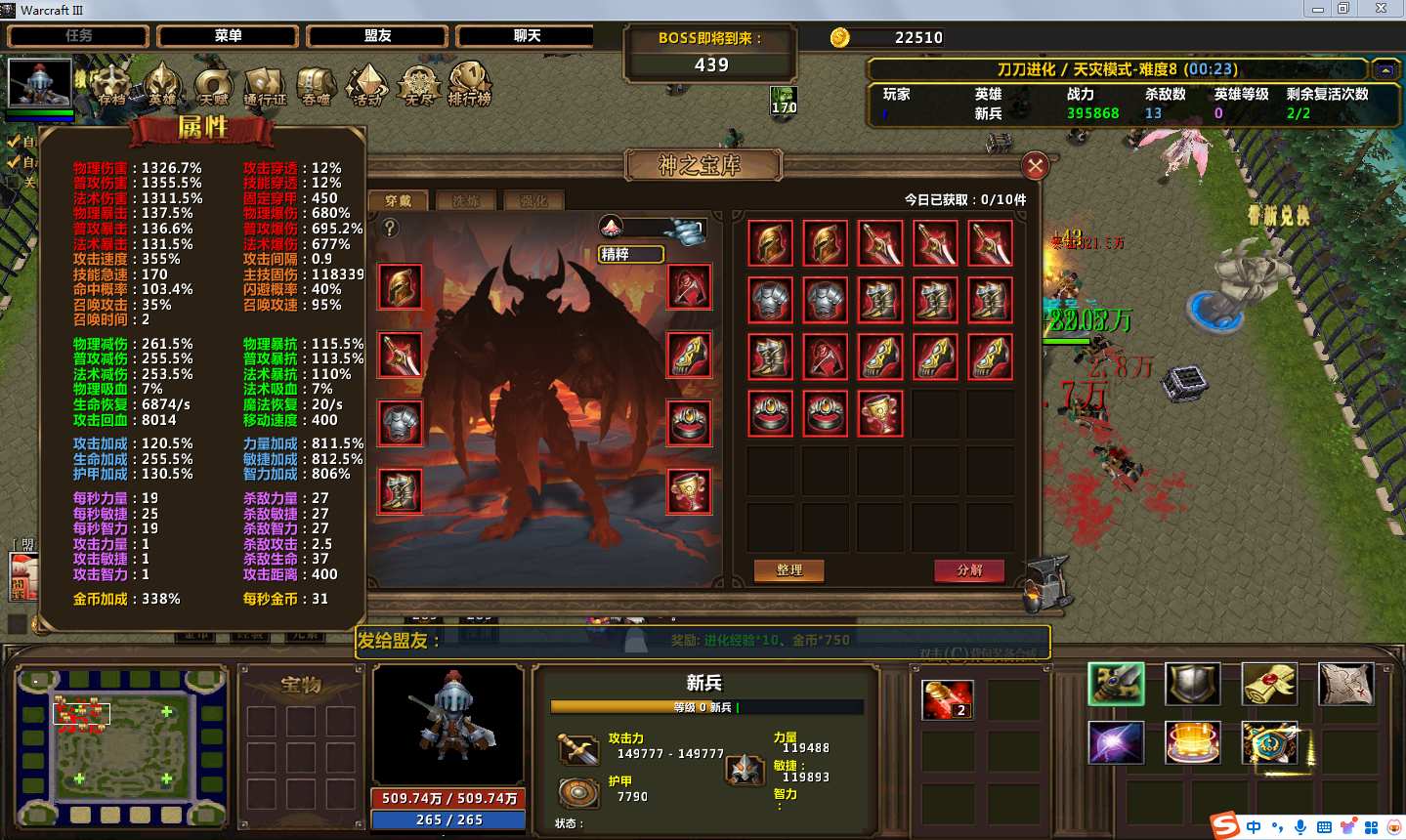Click the question mark help icon
This screenshot has width=1406, height=840.
390,229
